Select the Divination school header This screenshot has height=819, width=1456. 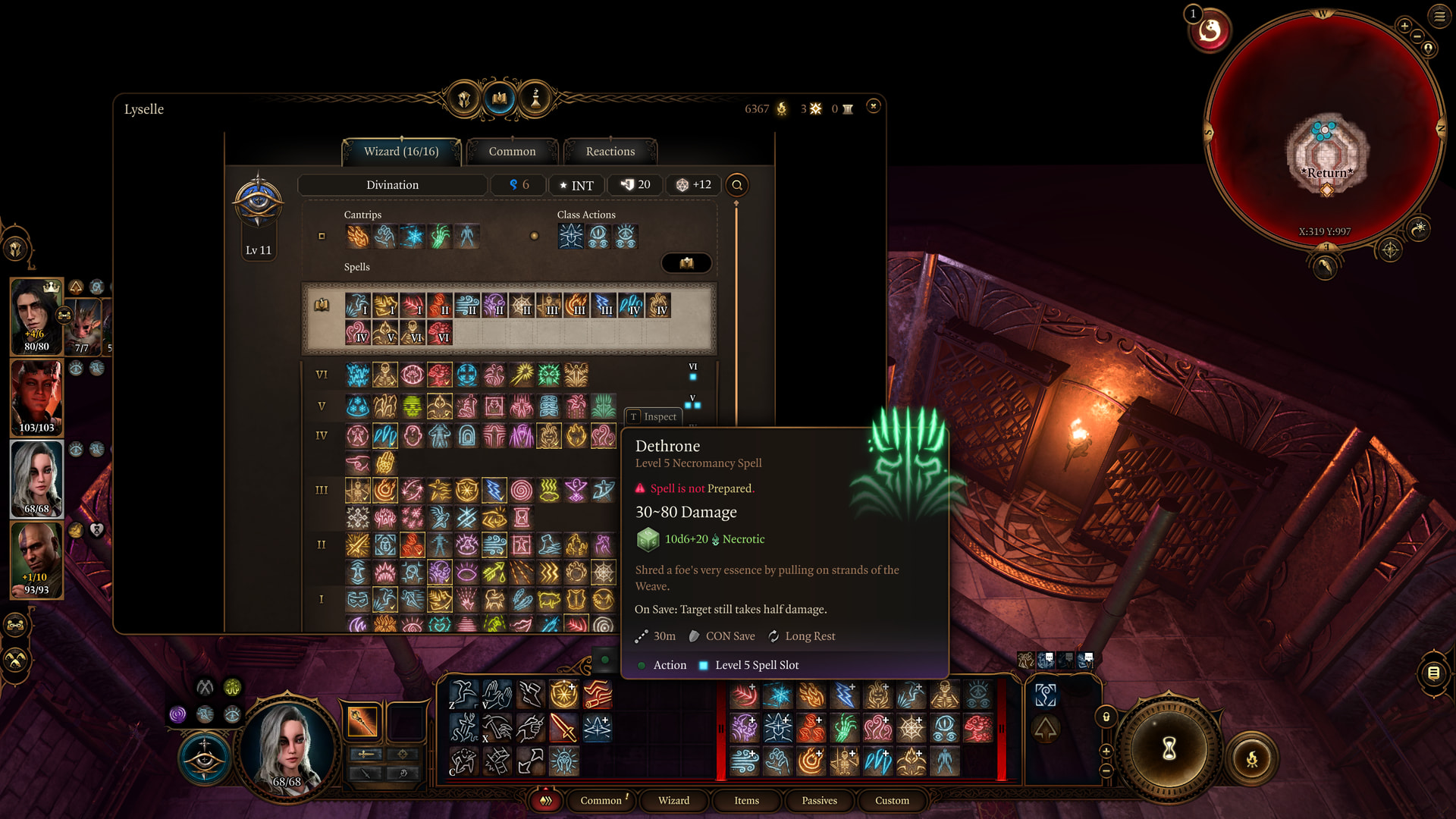[392, 185]
